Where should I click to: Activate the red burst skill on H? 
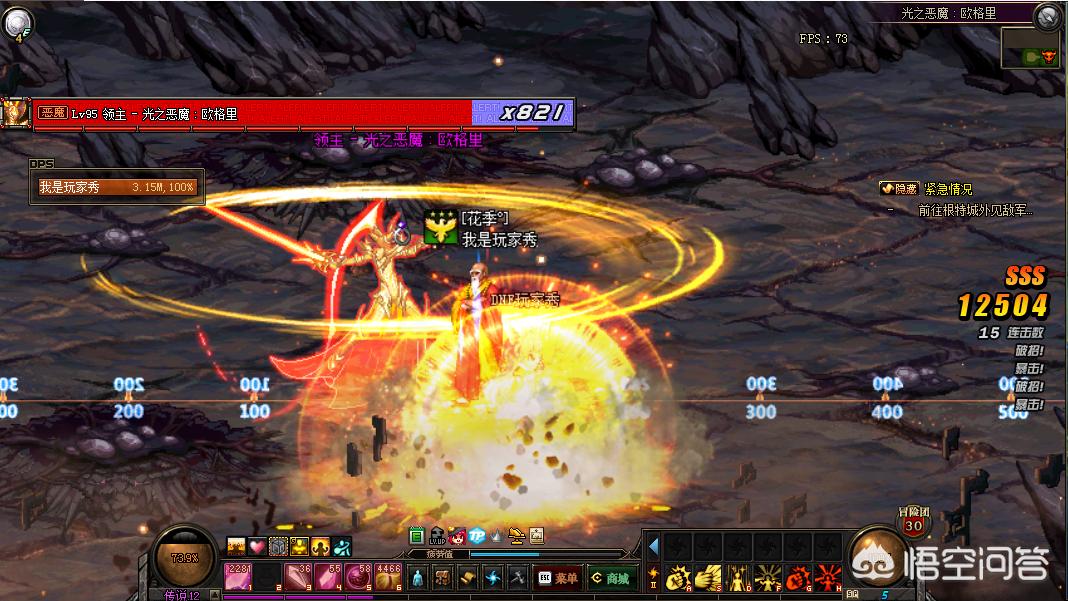pyautogui.click(x=829, y=577)
